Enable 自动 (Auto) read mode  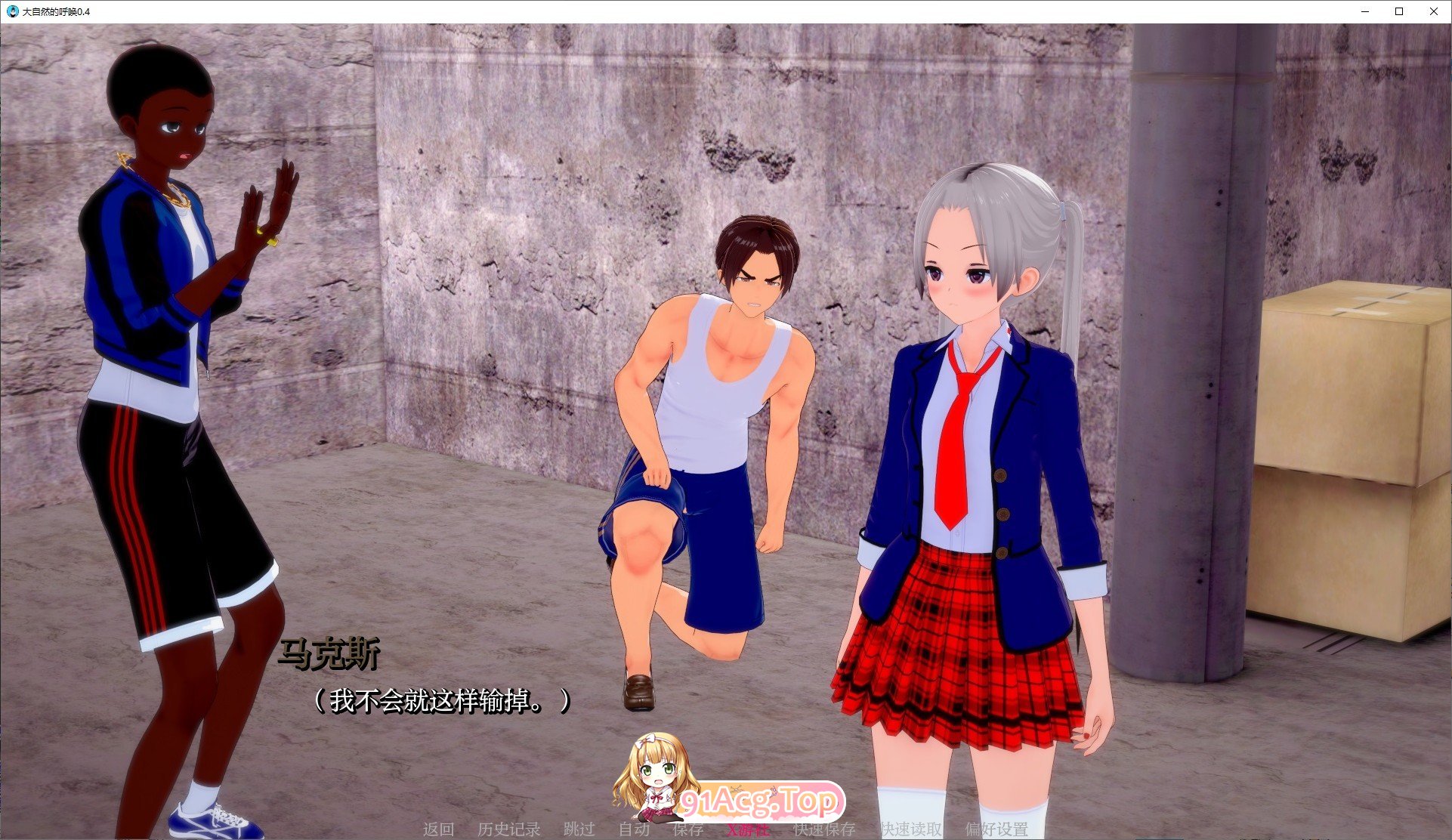635,829
